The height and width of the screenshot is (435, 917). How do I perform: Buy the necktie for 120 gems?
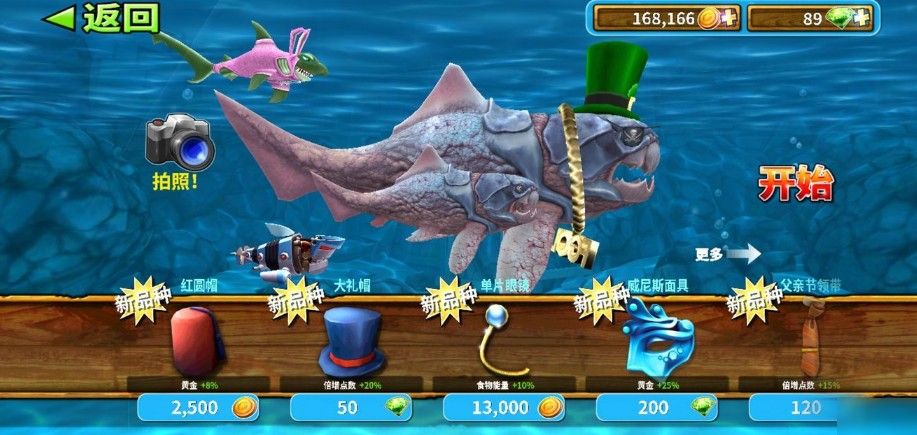810,407
